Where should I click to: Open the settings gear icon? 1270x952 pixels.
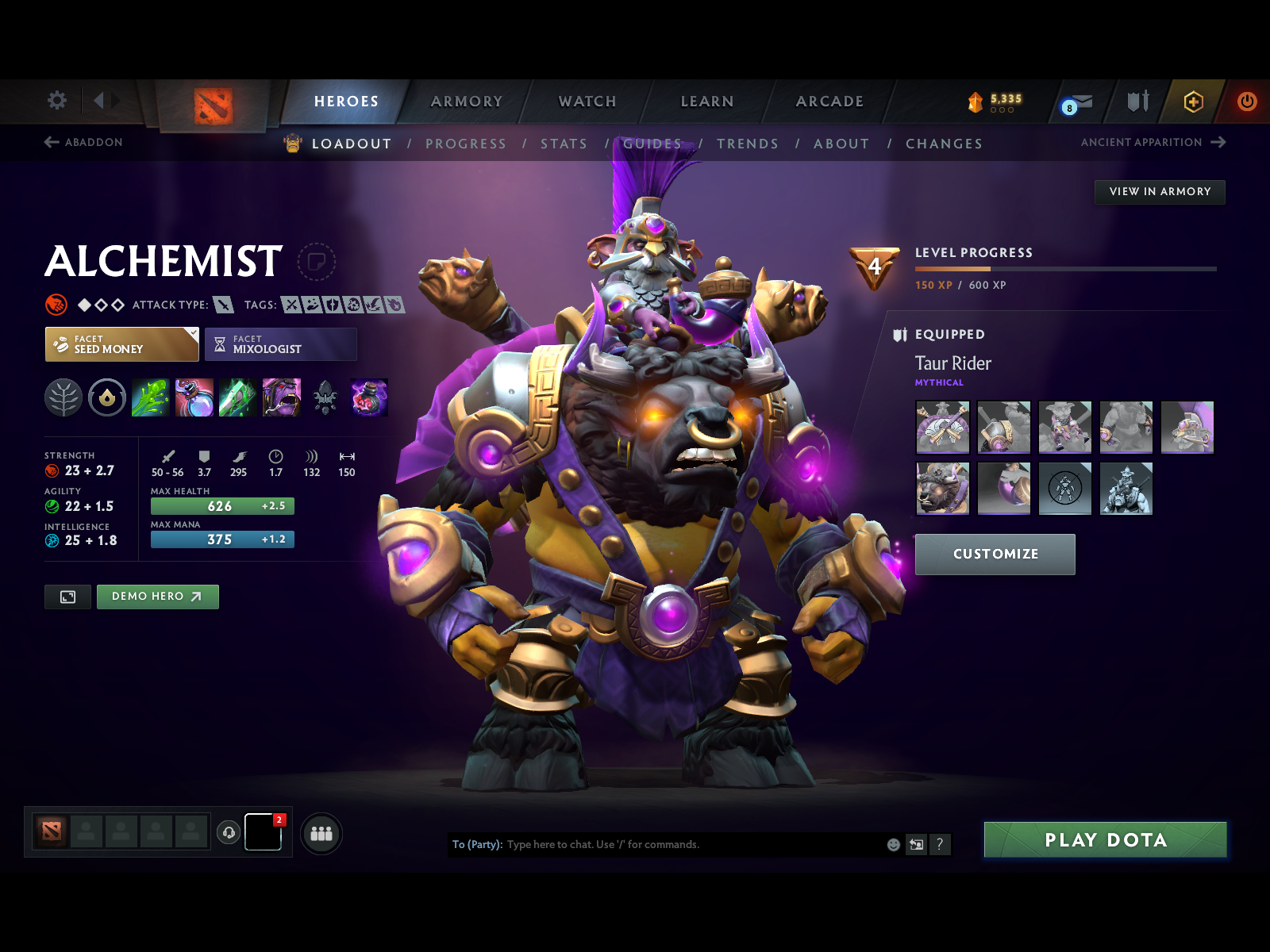(x=56, y=101)
